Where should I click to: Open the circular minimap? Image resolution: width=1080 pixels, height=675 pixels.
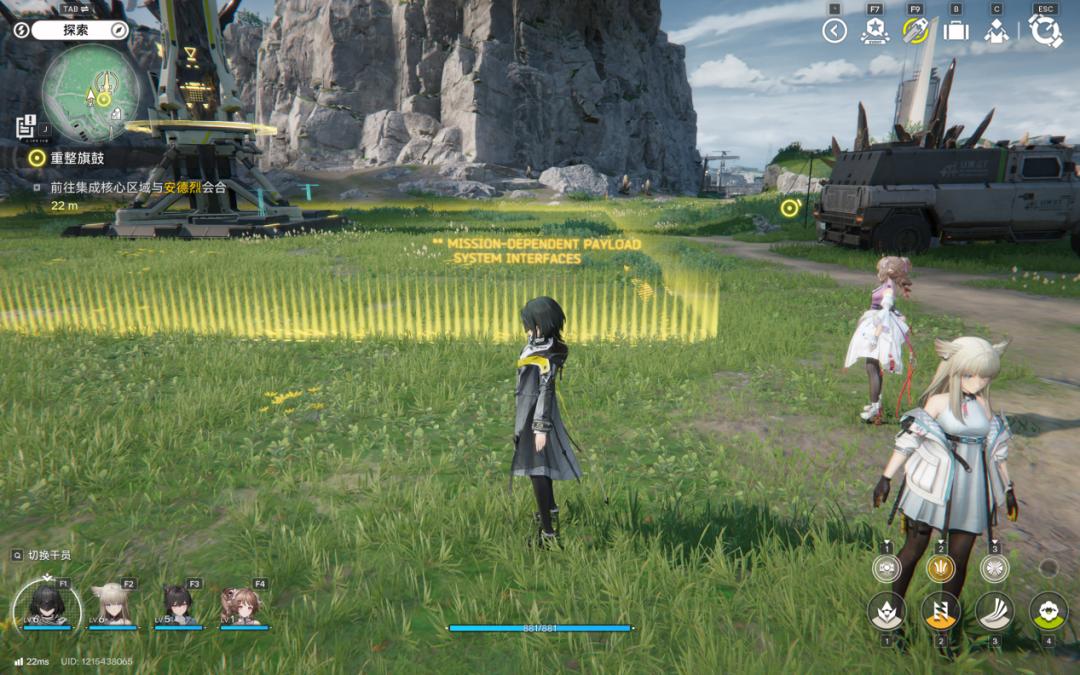(91, 93)
